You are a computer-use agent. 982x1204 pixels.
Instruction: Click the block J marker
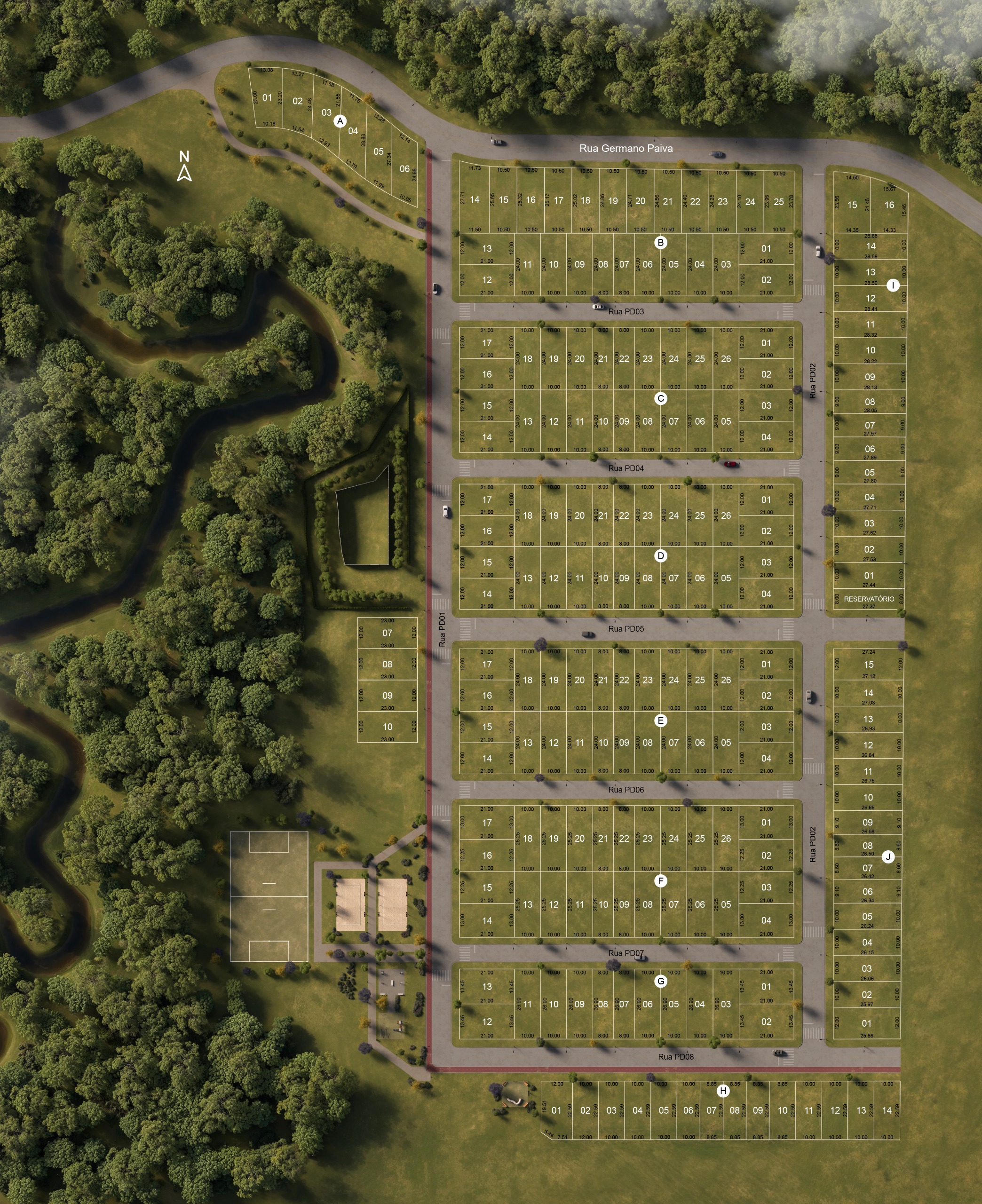(x=887, y=857)
